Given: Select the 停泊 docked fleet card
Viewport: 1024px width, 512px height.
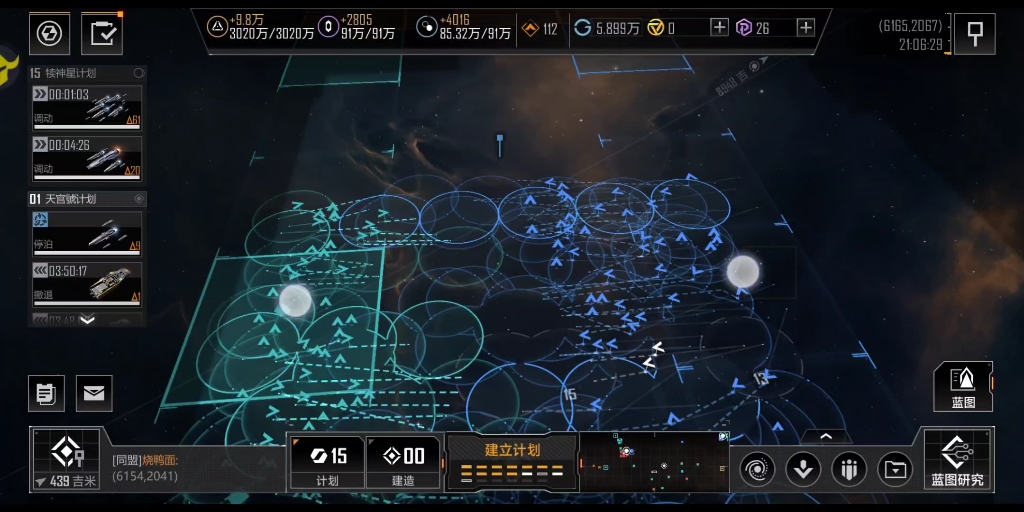Looking at the screenshot, I should point(86,231).
